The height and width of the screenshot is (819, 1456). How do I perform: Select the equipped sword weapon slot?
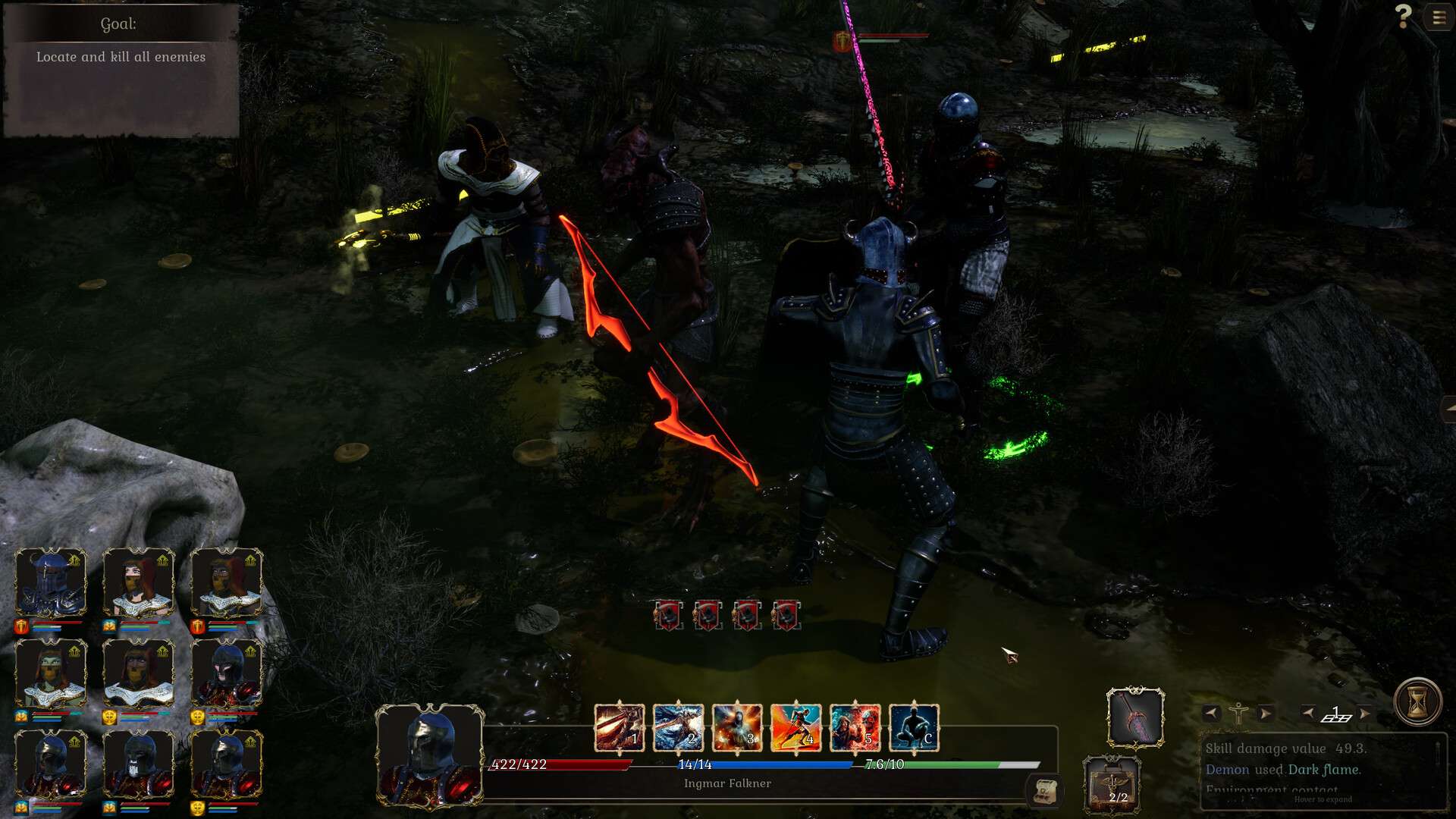(x=1135, y=717)
